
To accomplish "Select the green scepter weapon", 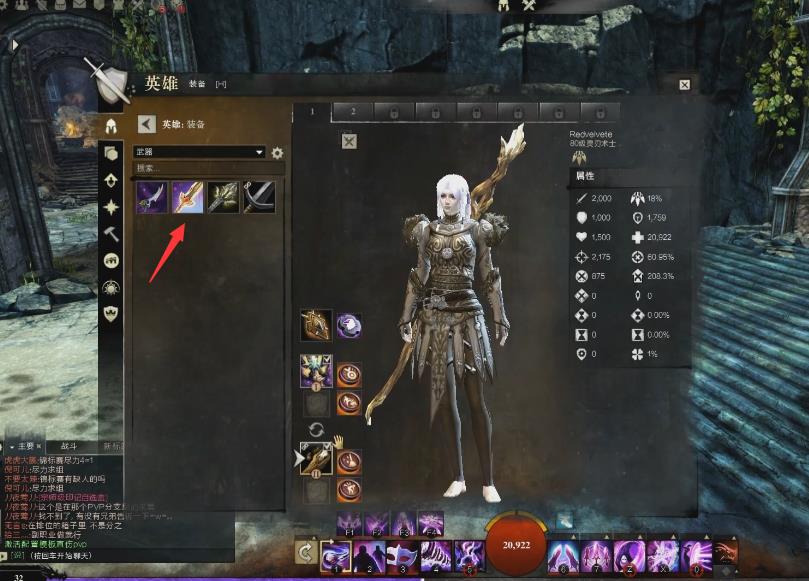I will click(224, 196).
